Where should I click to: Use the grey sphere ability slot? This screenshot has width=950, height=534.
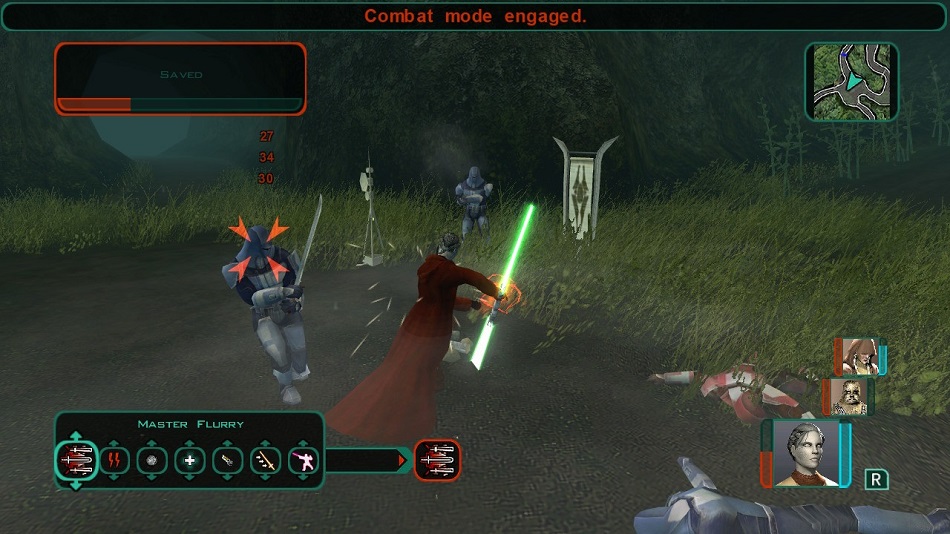coord(152,461)
